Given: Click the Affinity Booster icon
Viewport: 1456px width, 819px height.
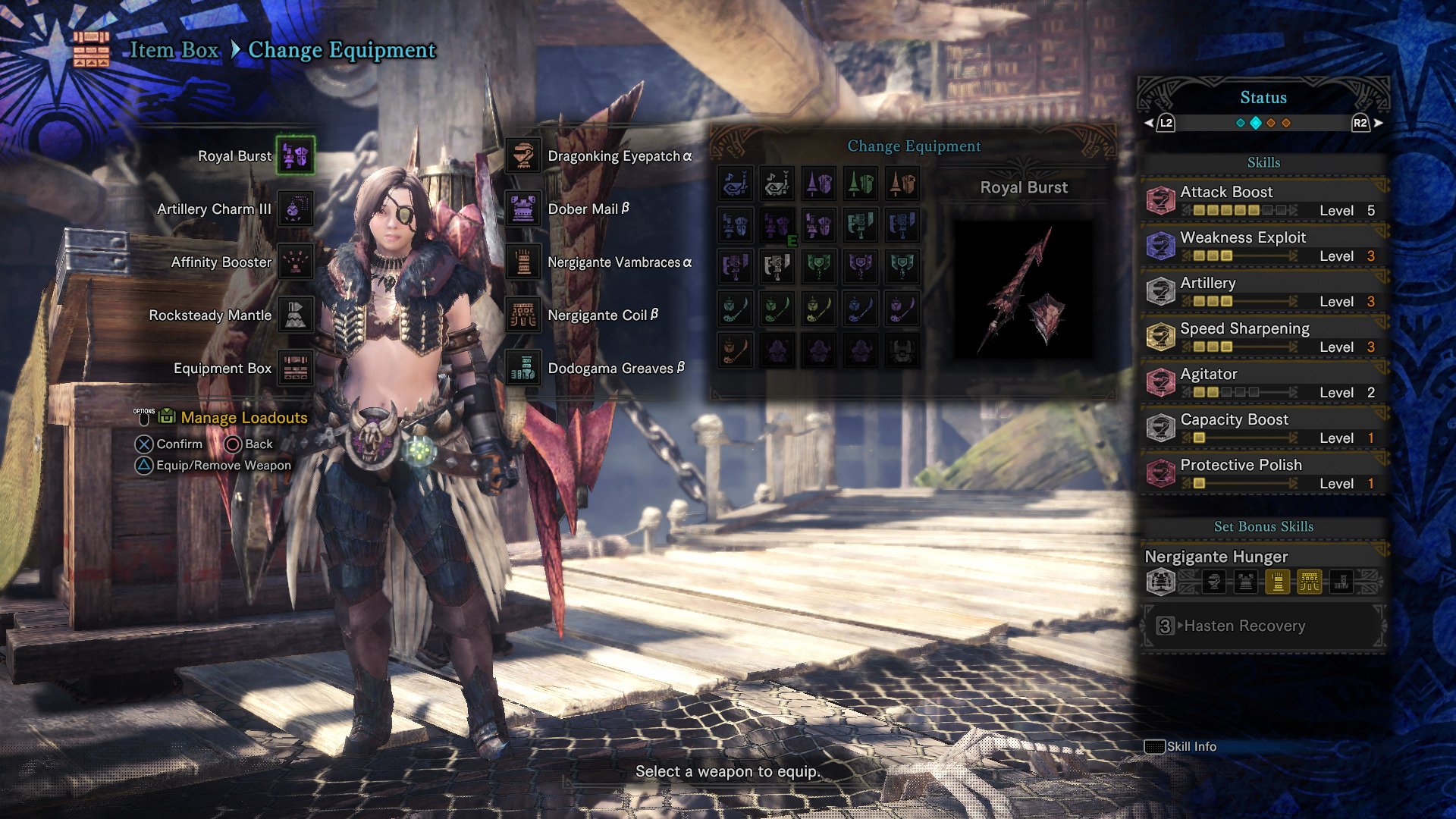Looking at the screenshot, I should pos(296,262).
